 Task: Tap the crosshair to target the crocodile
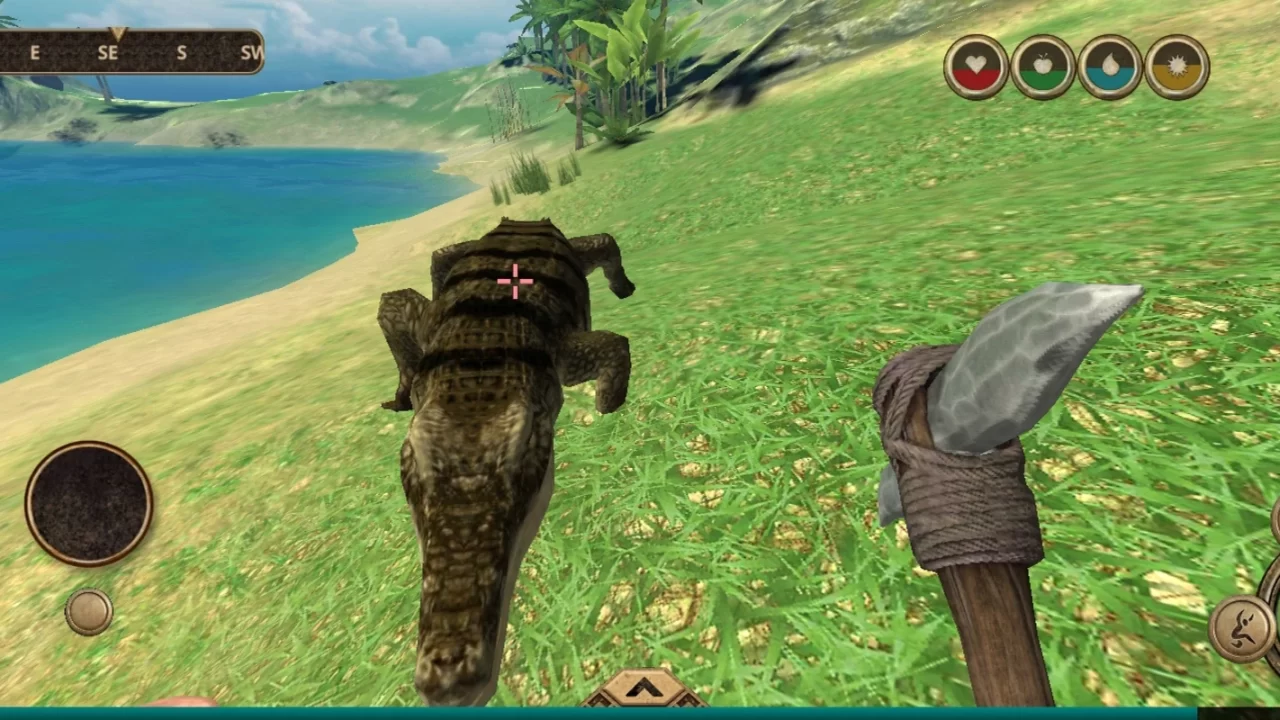pyautogui.click(x=515, y=282)
